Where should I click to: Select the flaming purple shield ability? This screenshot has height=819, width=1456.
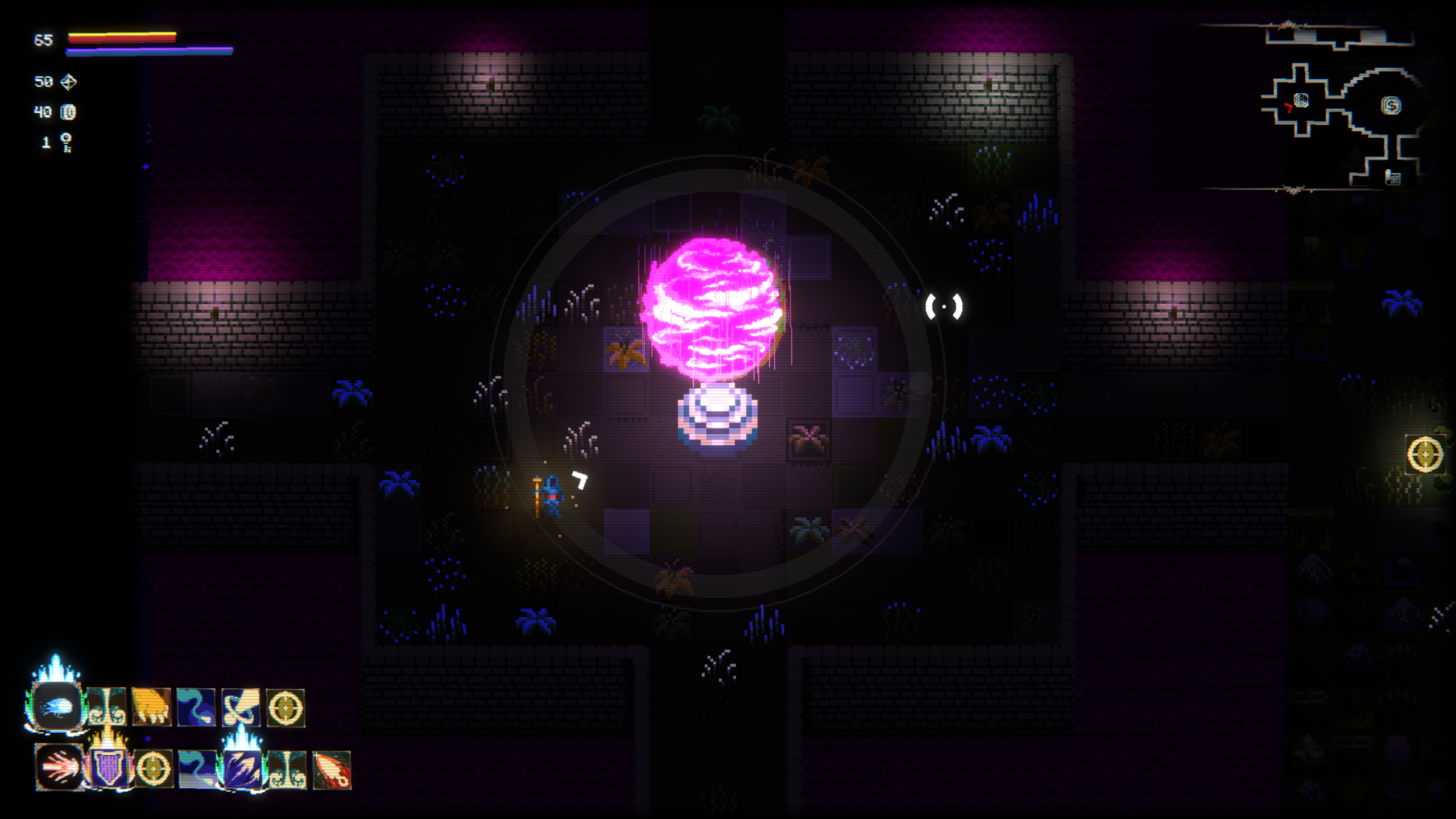pyautogui.click(x=109, y=769)
